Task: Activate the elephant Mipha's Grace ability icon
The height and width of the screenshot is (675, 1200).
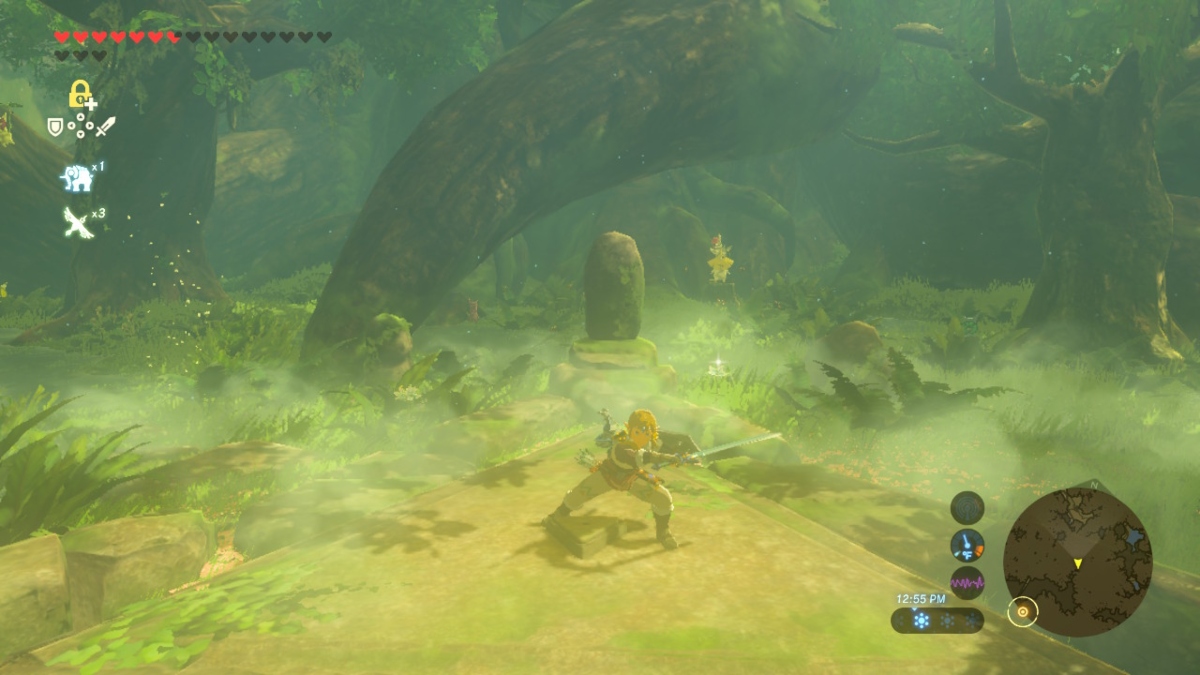Action: tap(76, 178)
